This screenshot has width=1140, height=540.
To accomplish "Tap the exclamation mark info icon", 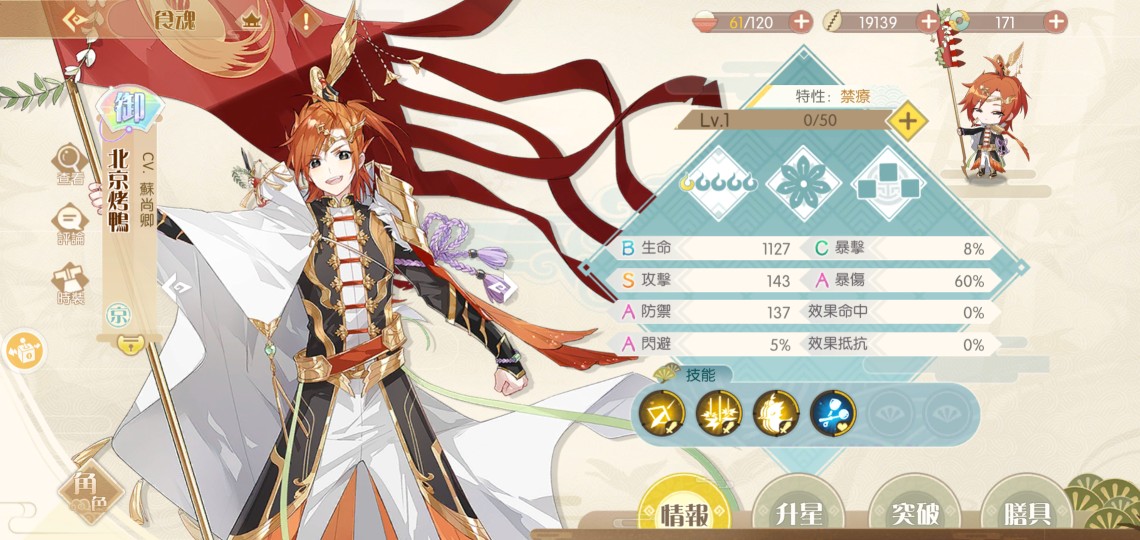I will [306, 20].
